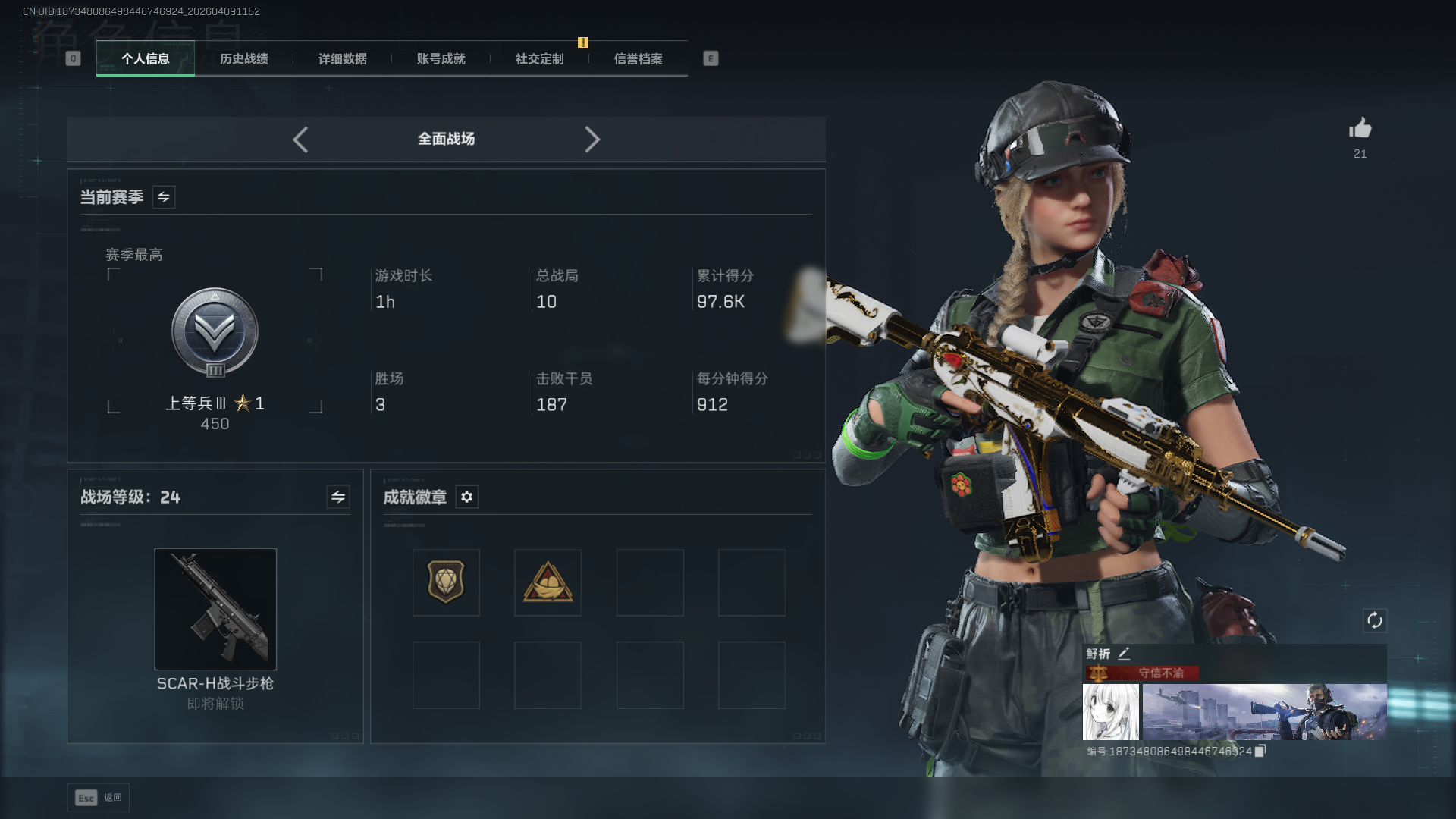The image size is (1456, 819).
Task: Copy the player ID number
Action: point(1260,751)
